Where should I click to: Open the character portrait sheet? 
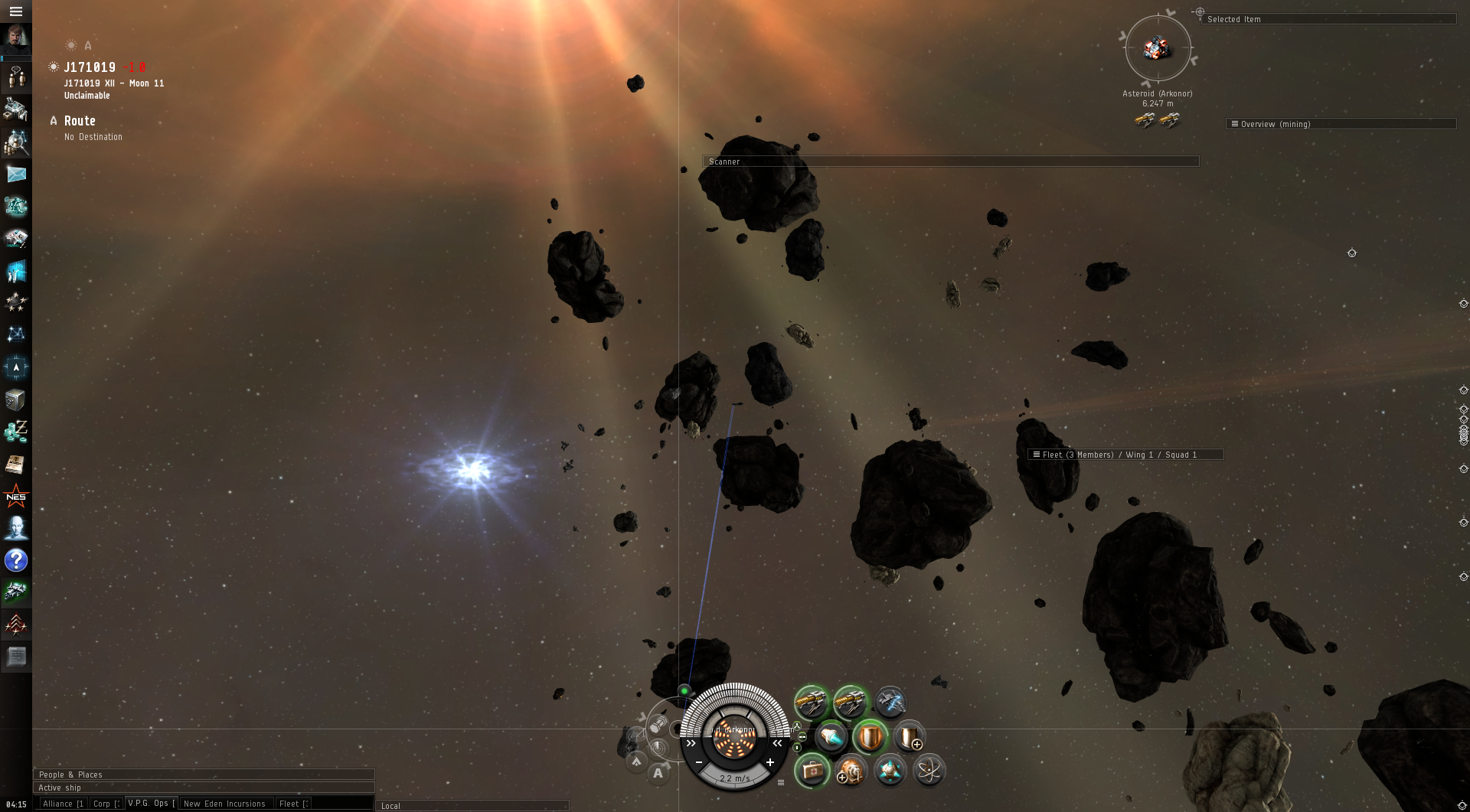pos(15,38)
